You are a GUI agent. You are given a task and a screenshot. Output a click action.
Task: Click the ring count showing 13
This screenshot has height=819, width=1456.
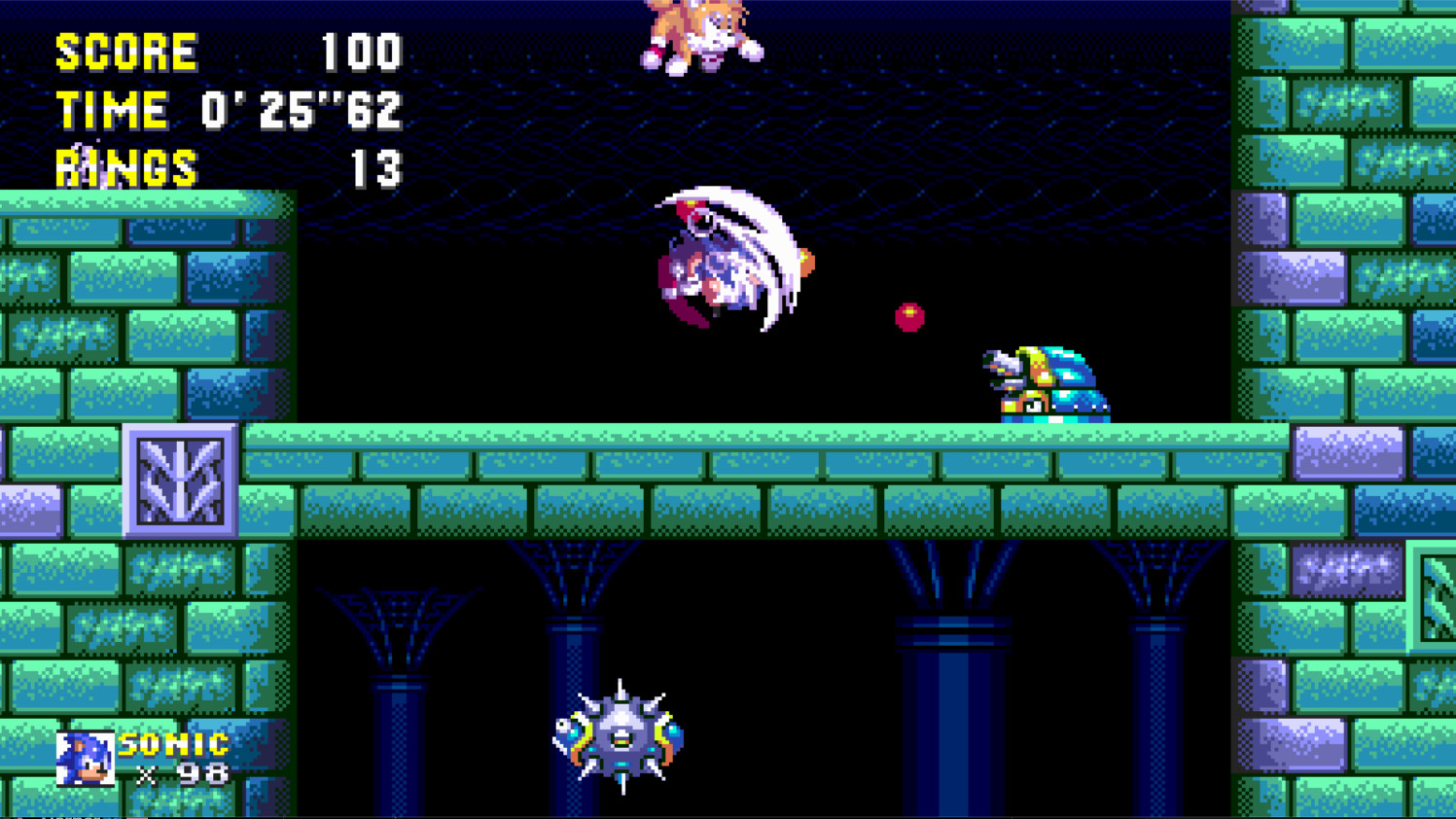point(377,167)
